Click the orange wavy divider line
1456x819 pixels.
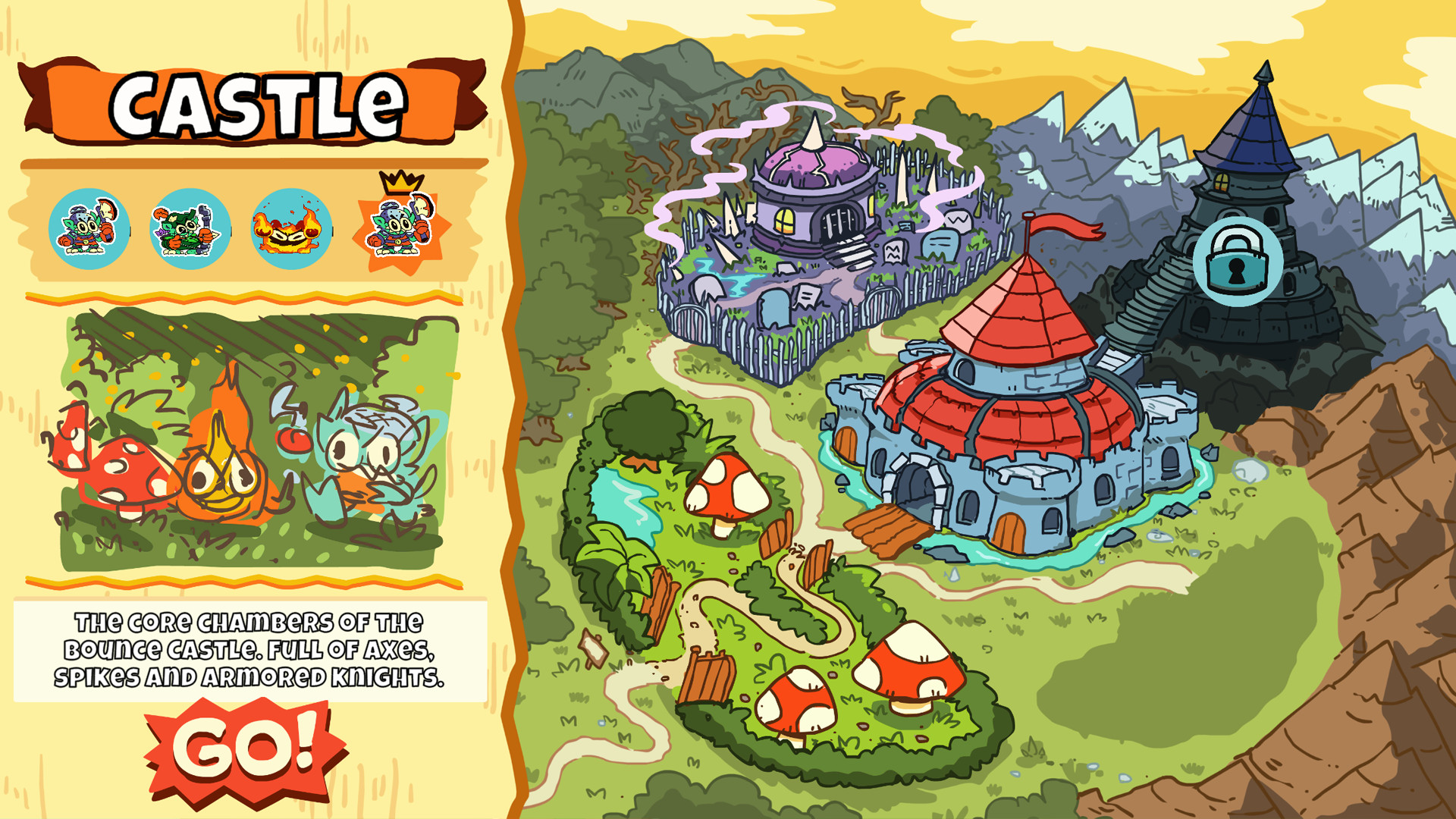coord(250,296)
